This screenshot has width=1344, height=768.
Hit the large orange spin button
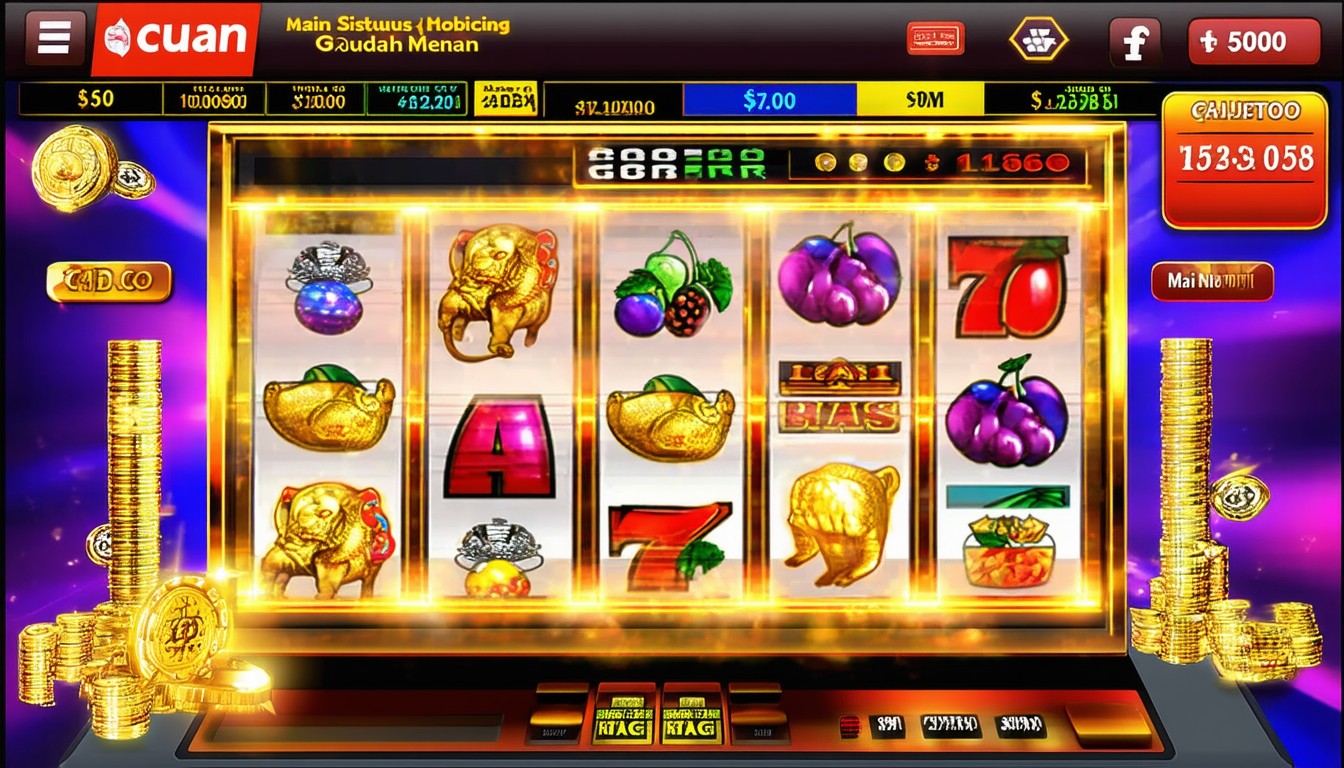1107,724
